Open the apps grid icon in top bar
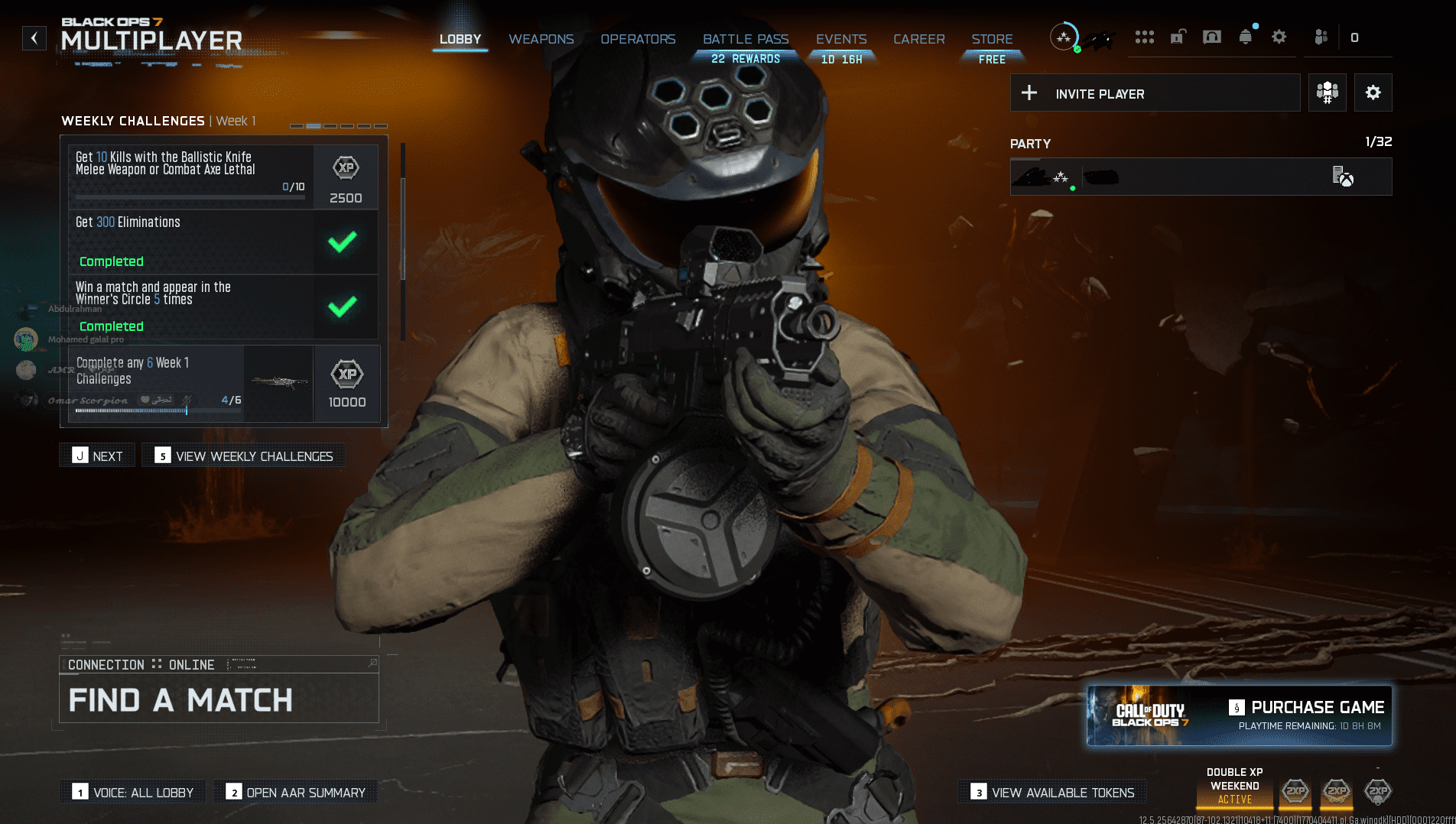 click(1145, 36)
